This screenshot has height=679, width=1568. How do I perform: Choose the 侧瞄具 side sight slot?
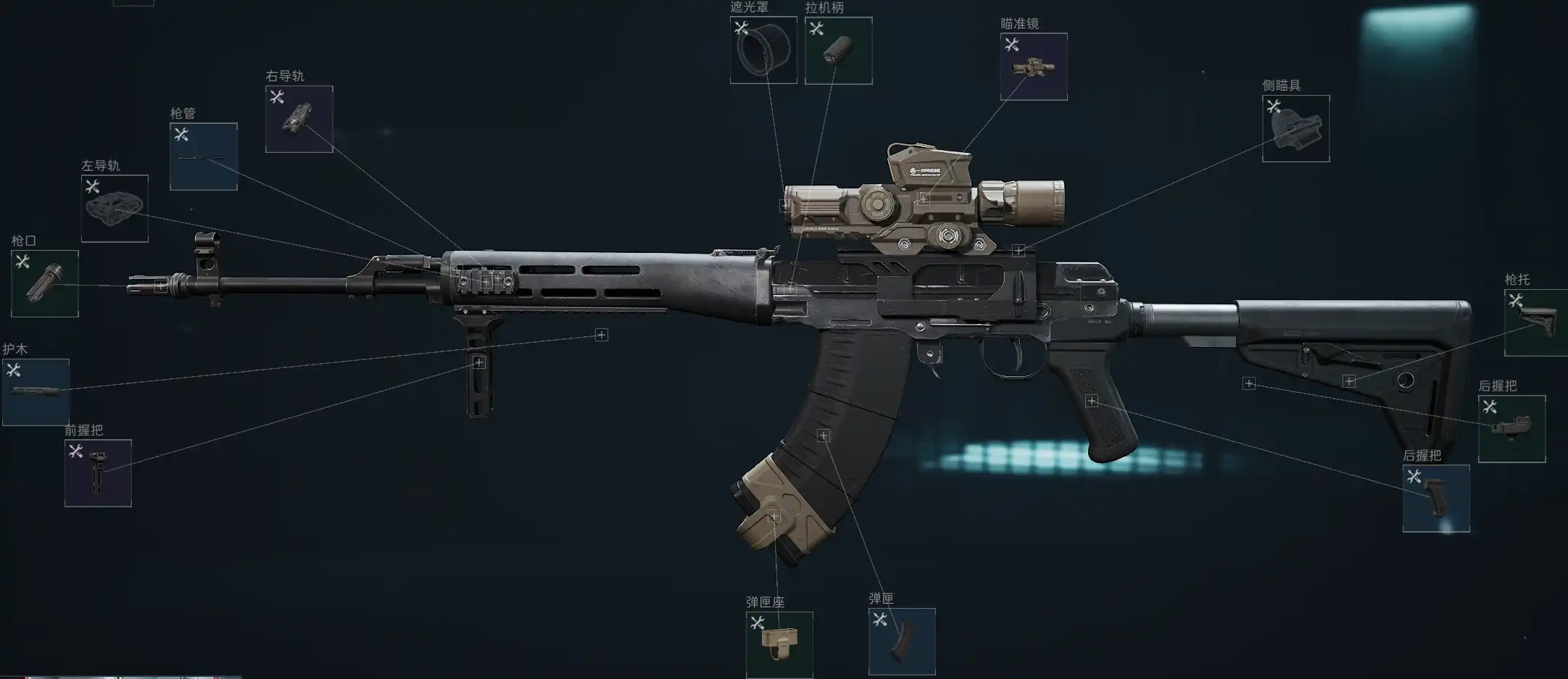pyautogui.click(x=1296, y=128)
